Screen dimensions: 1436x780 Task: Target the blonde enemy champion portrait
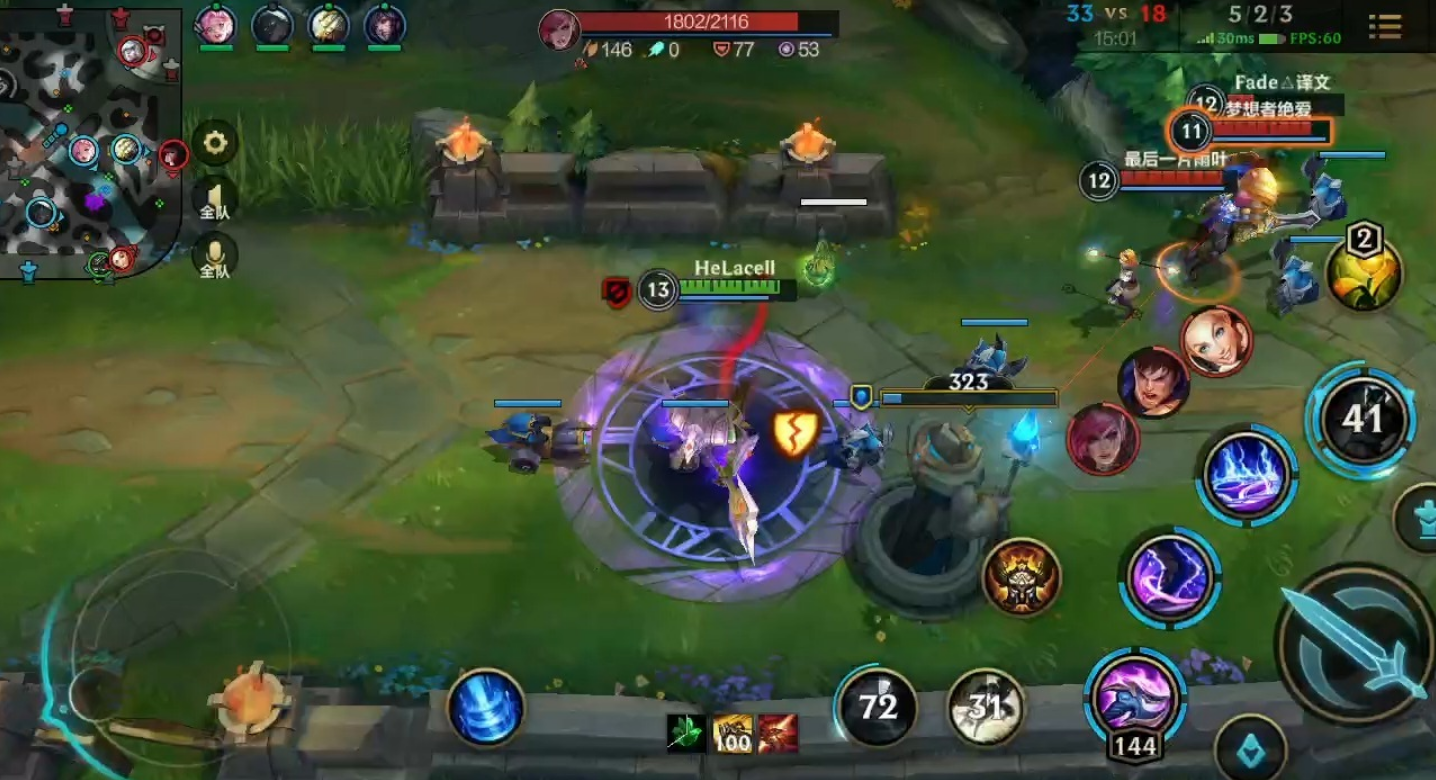(x=1216, y=341)
